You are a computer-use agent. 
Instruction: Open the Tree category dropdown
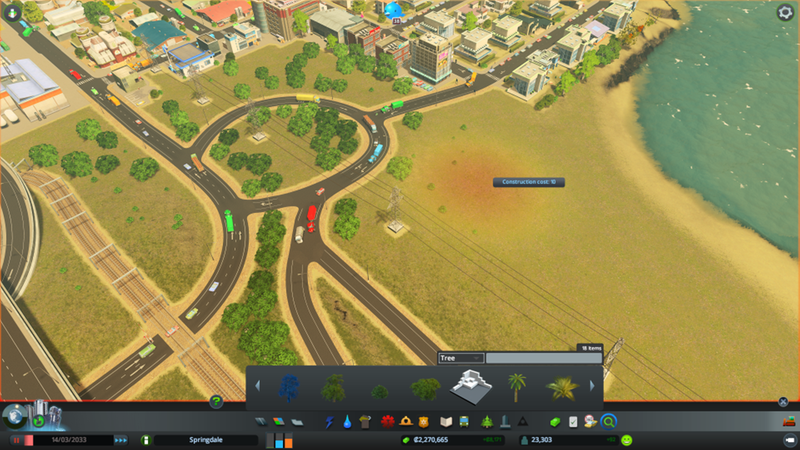(x=462, y=357)
